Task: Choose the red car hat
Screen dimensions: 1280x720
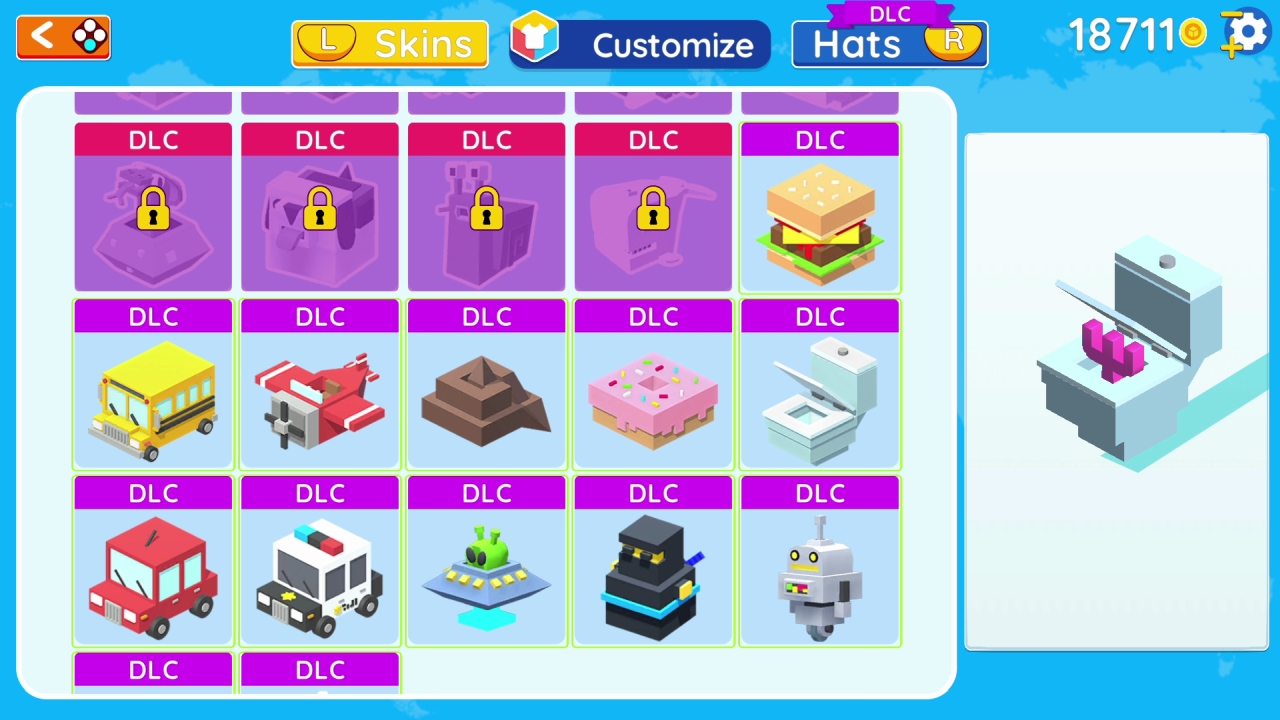Action: pos(152,575)
